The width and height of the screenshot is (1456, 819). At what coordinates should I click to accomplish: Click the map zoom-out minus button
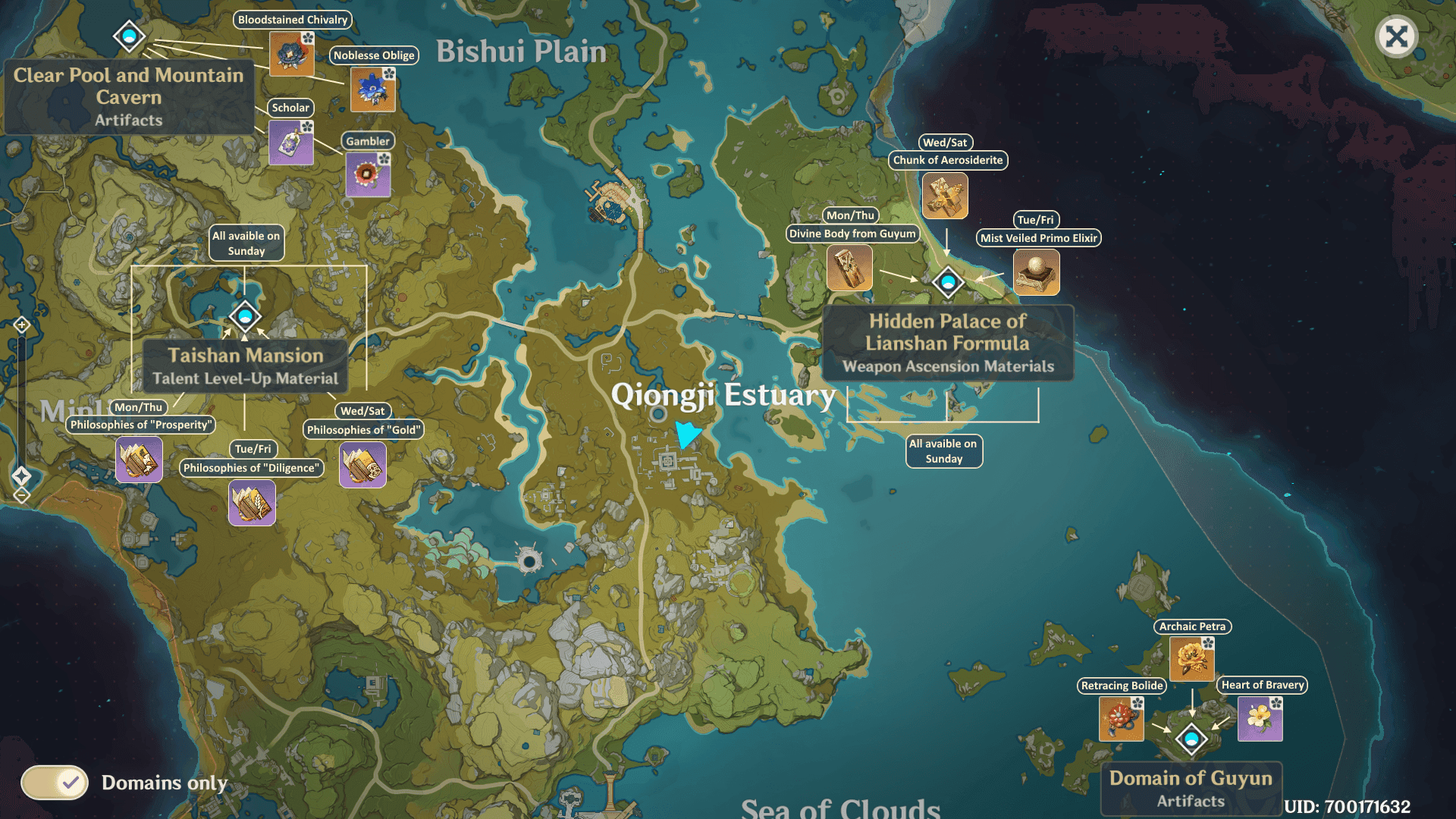(21, 496)
